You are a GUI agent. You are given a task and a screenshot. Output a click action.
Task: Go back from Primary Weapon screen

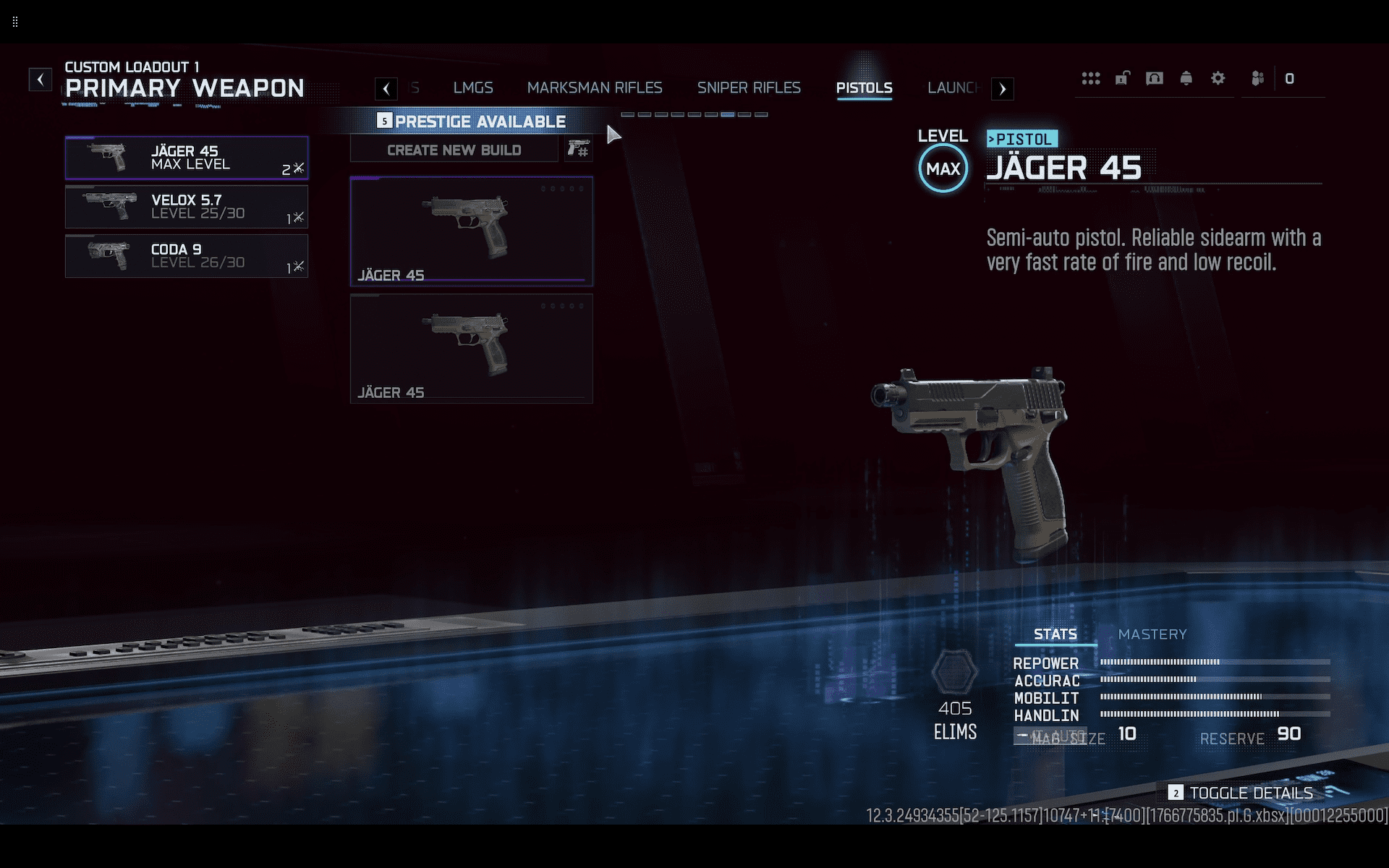[41, 79]
